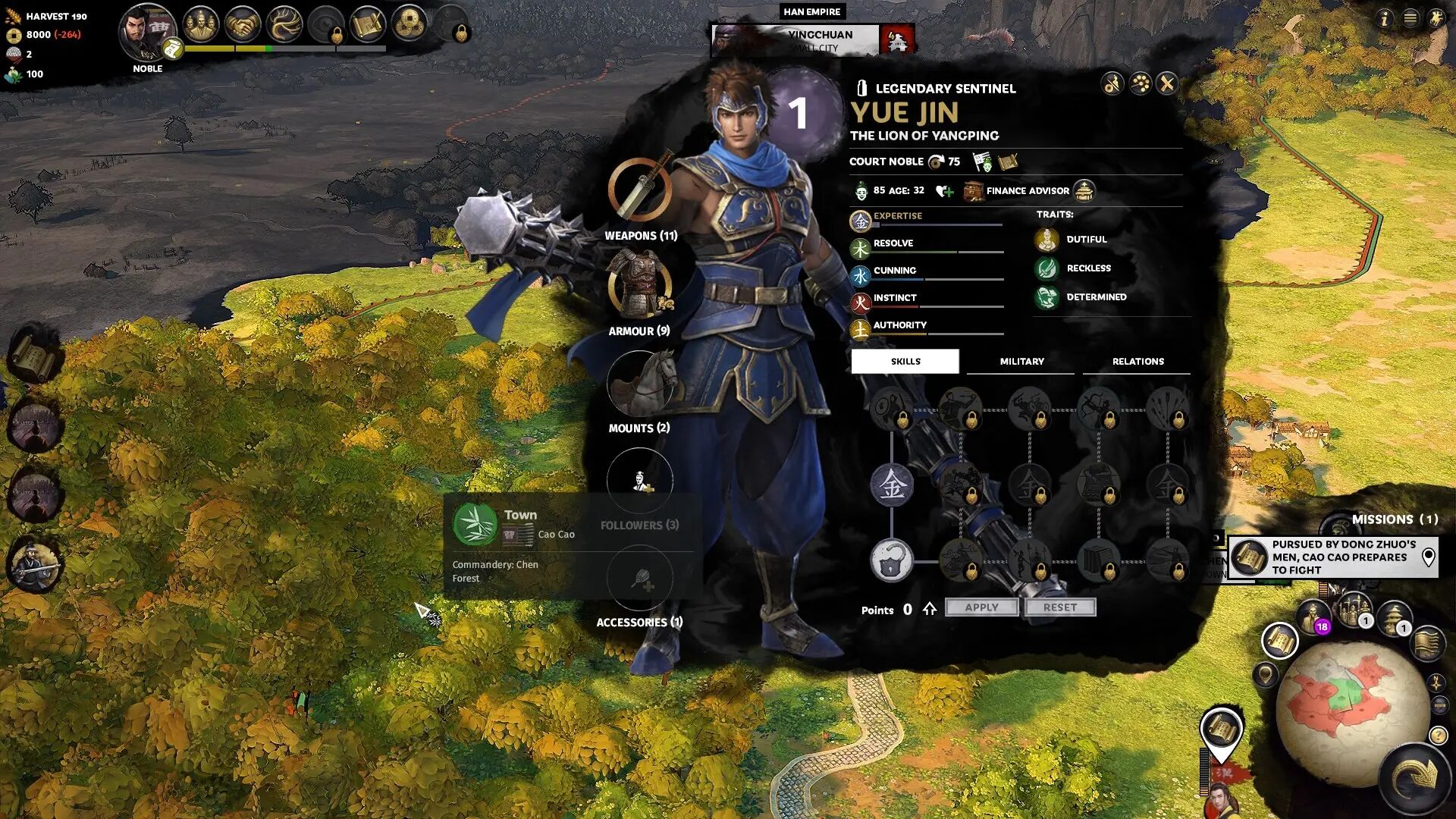The image size is (1456, 819).
Task: End the turn with the arrow button
Action: tap(1415, 777)
